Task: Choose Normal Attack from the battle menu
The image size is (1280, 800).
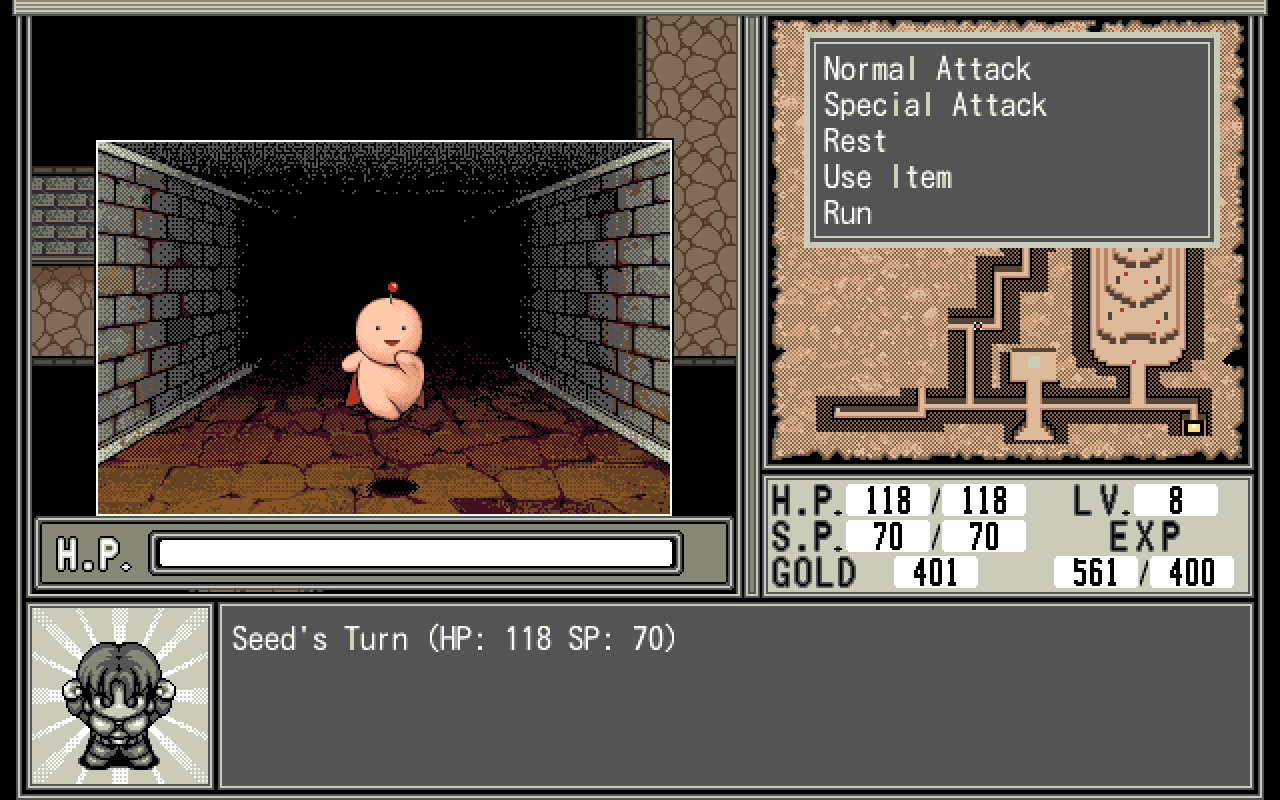Action: pos(926,69)
